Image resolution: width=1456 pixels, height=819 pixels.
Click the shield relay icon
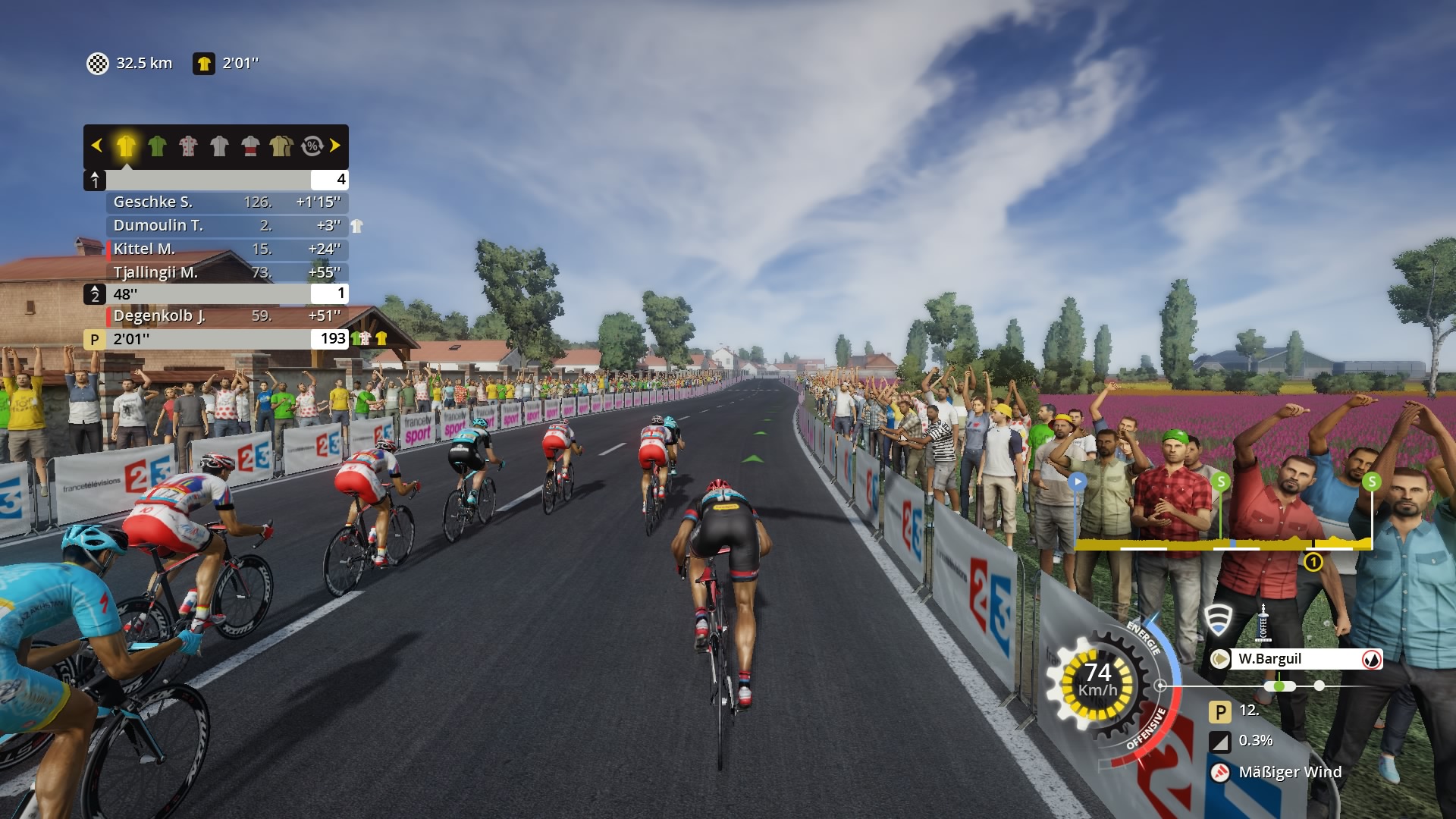1219,621
